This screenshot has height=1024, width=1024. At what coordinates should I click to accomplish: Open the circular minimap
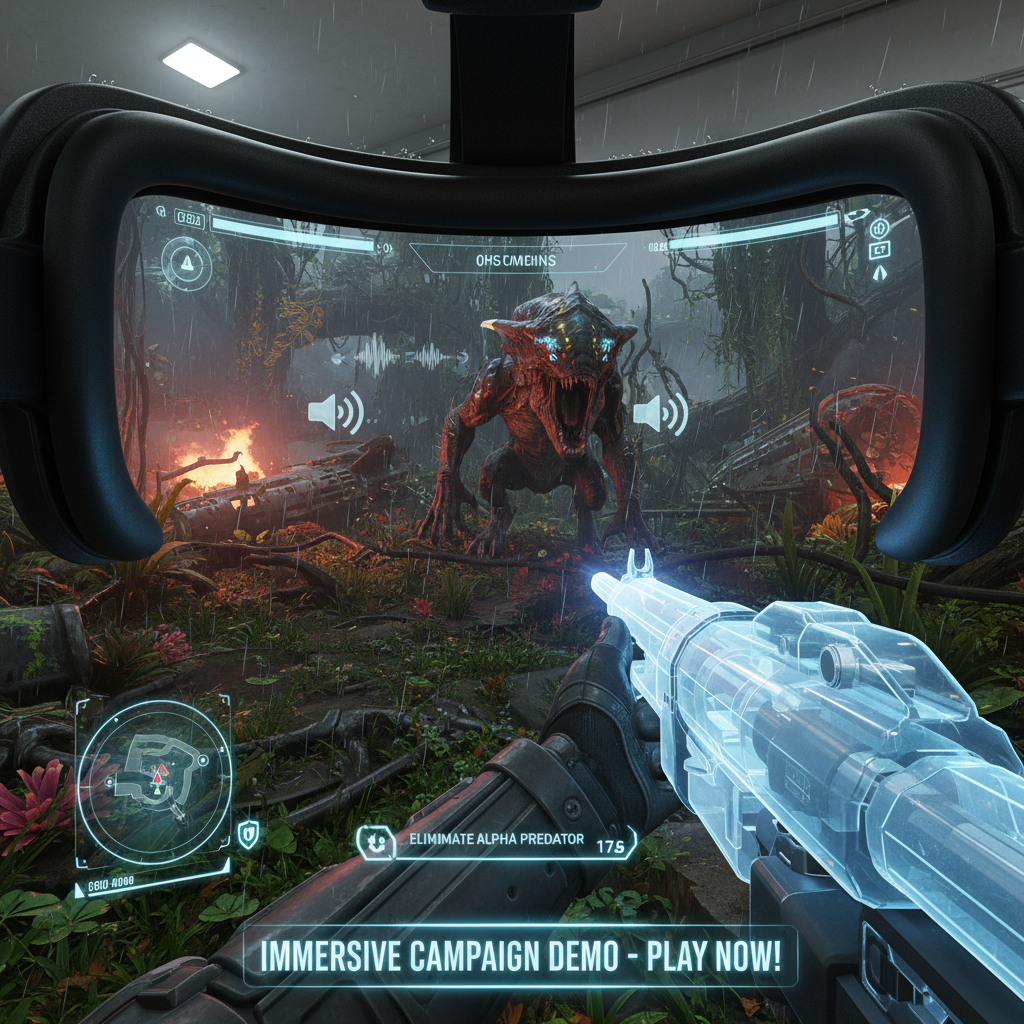coord(154,782)
